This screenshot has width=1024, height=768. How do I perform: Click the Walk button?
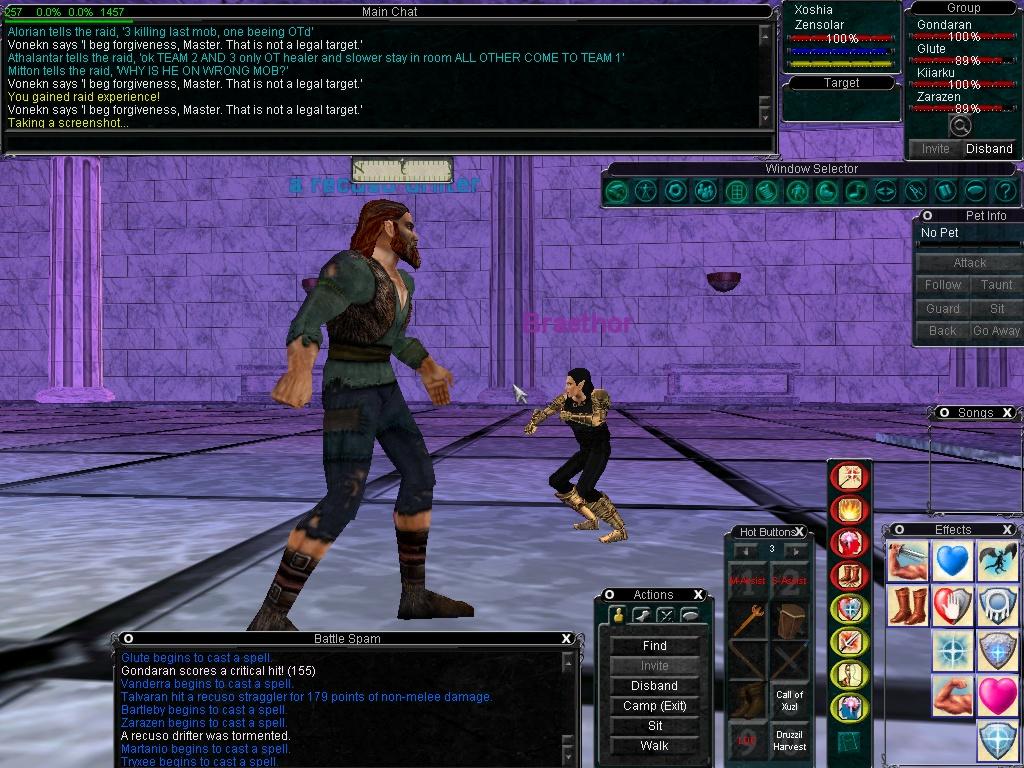654,746
